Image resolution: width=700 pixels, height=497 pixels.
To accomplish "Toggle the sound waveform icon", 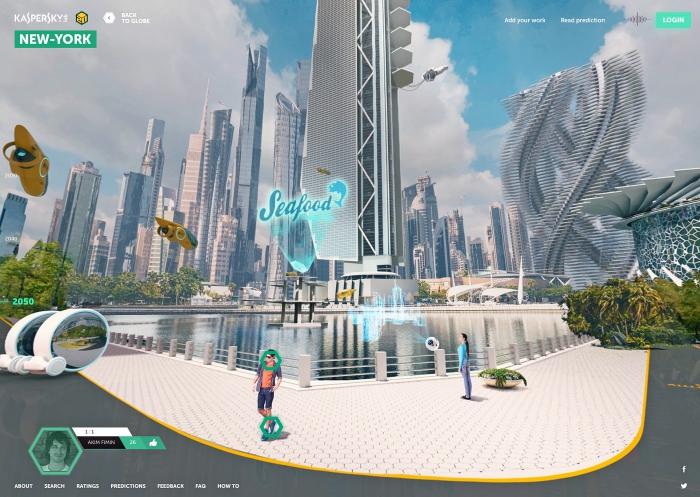I will [636, 19].
